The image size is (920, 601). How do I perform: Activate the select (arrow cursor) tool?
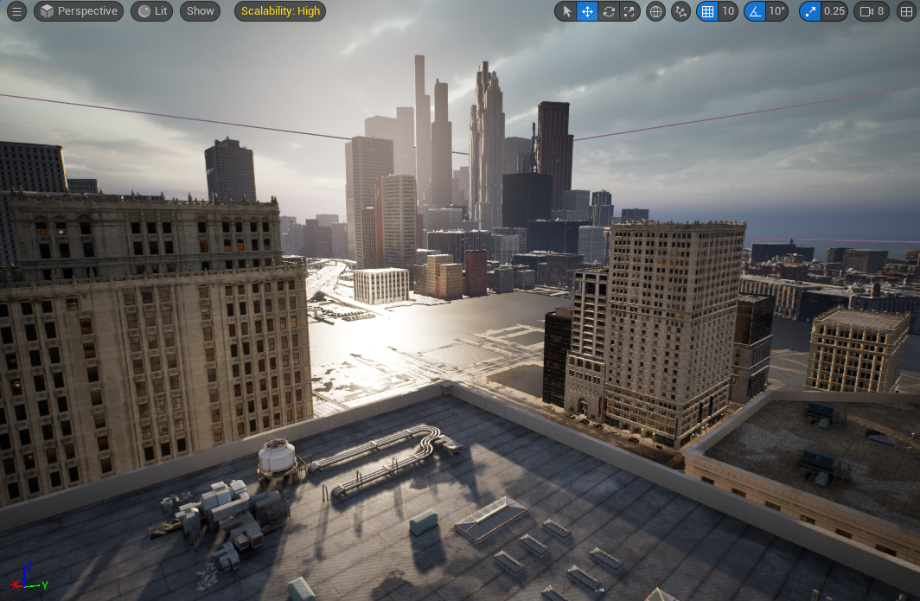[x=567, y=11]
